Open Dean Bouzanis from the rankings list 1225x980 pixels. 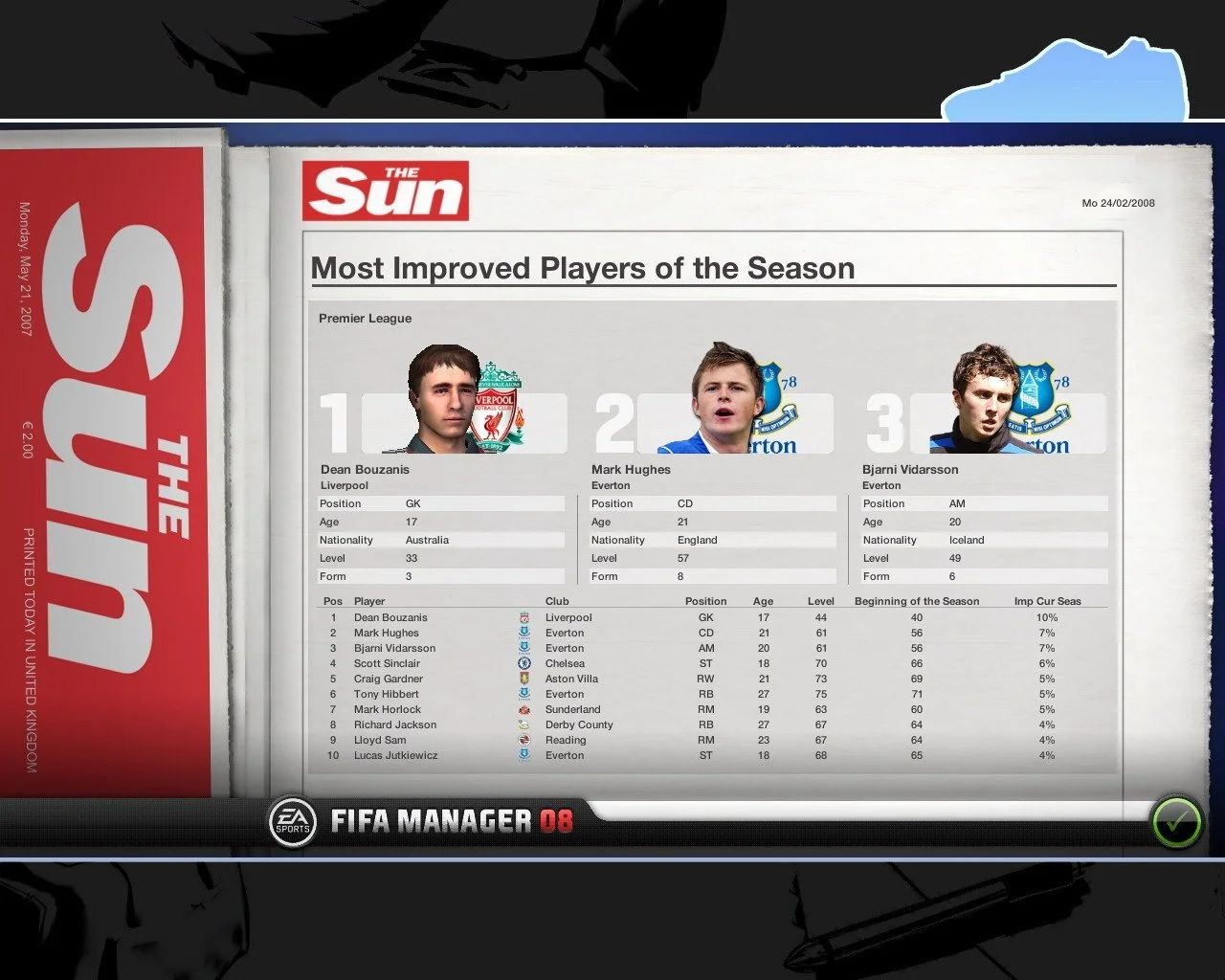390,617
